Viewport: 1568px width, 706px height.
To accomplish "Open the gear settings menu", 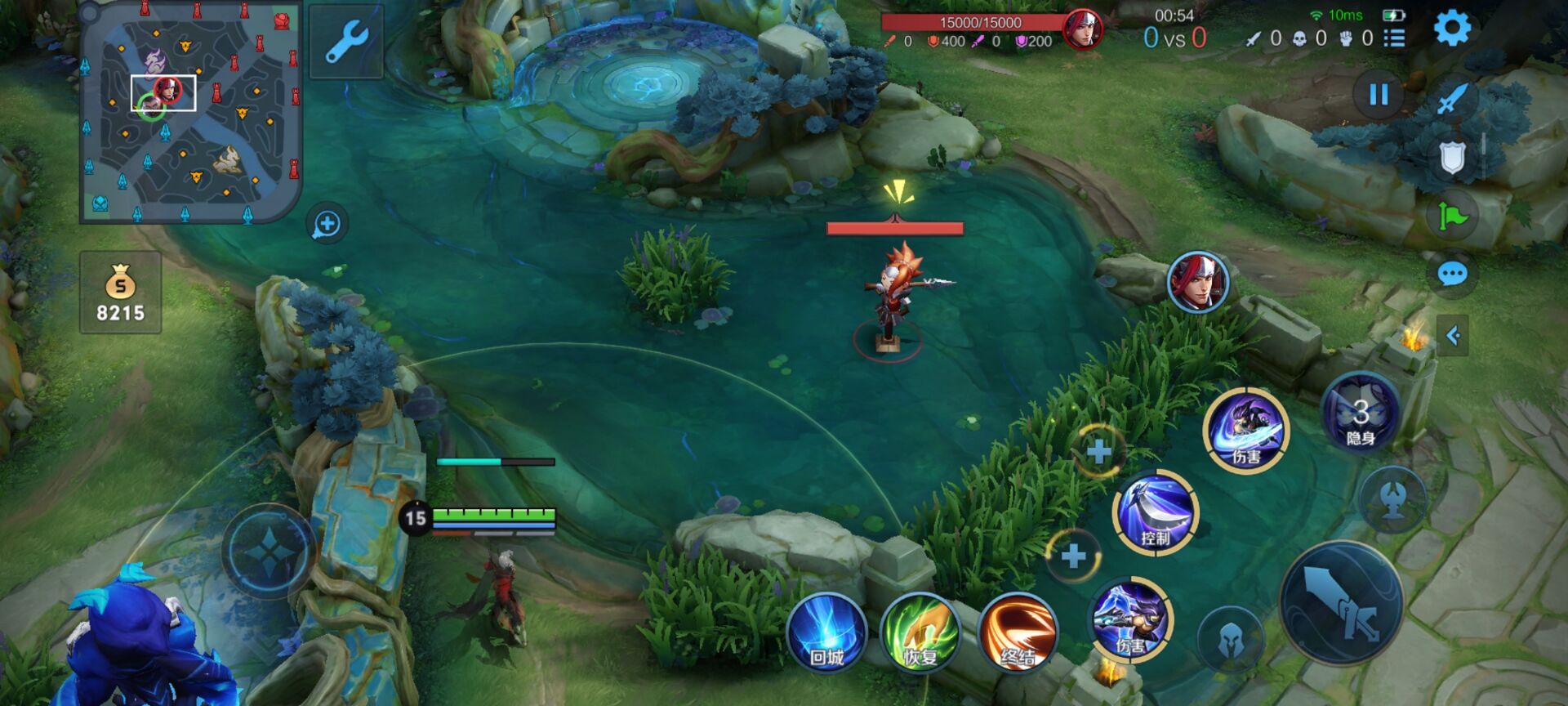I will tap(1452, 29).
